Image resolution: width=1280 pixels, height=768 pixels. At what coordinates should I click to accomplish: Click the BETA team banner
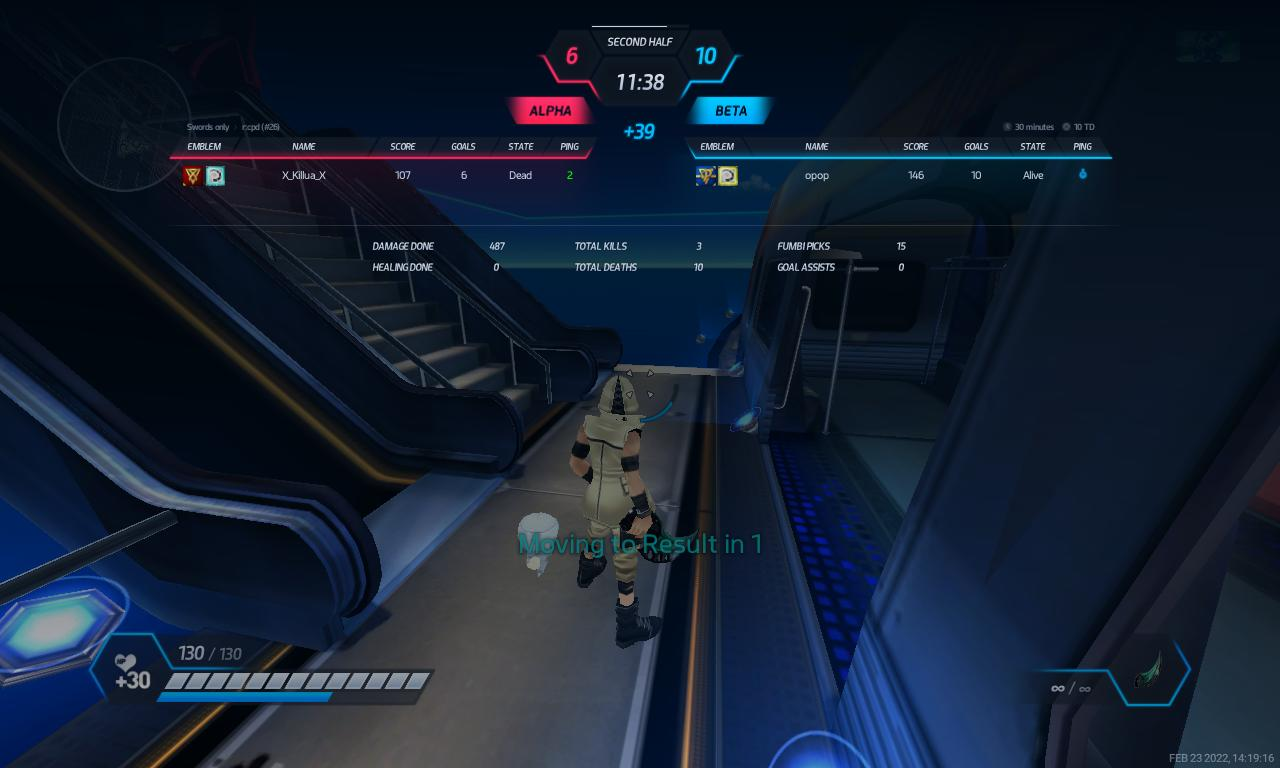[730, 111]
